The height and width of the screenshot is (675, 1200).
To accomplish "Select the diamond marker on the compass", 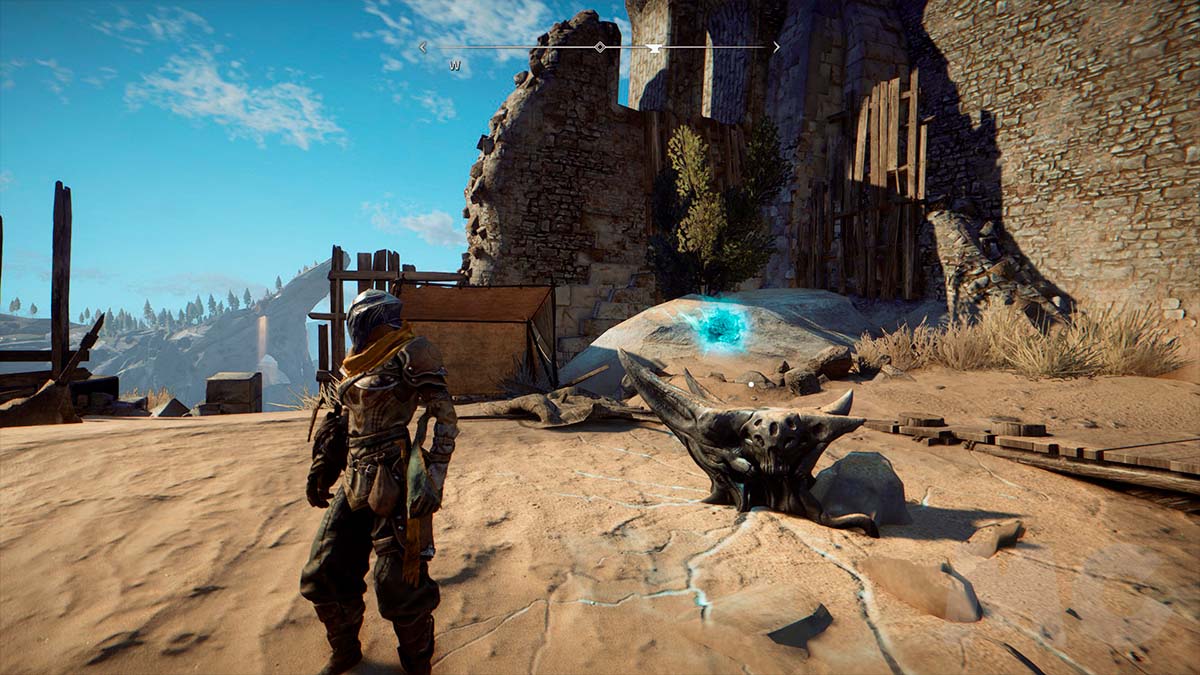I will (600, 47).
